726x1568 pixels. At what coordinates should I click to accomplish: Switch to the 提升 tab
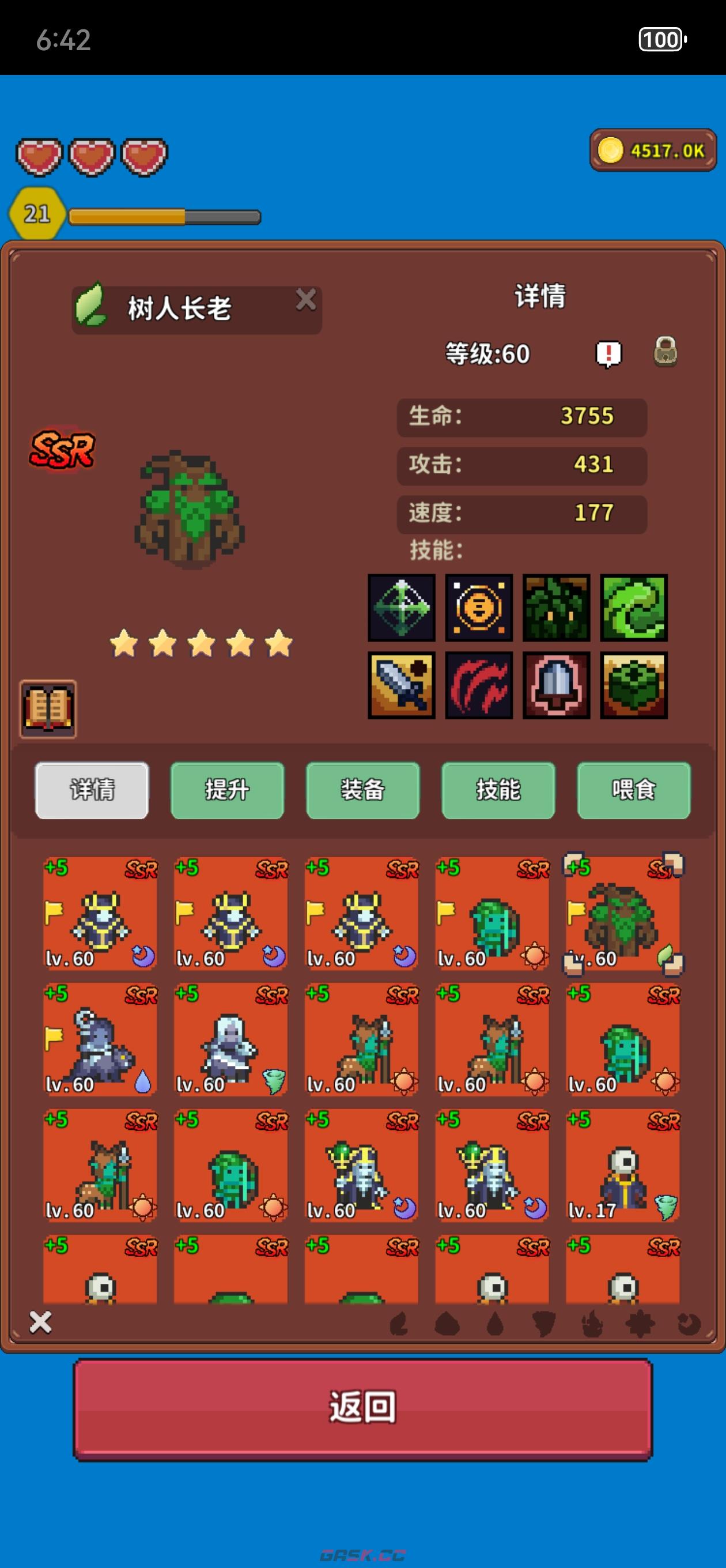pyautogui.click(x=227, y=790)
